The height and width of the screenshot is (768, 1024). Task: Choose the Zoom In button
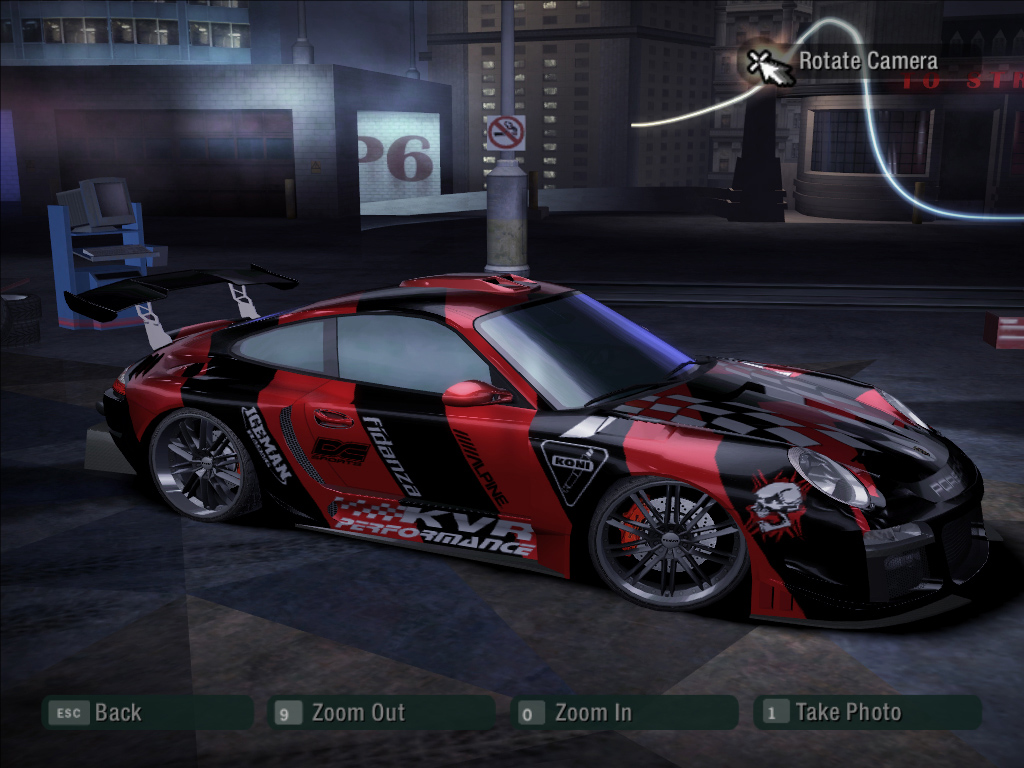622,713
